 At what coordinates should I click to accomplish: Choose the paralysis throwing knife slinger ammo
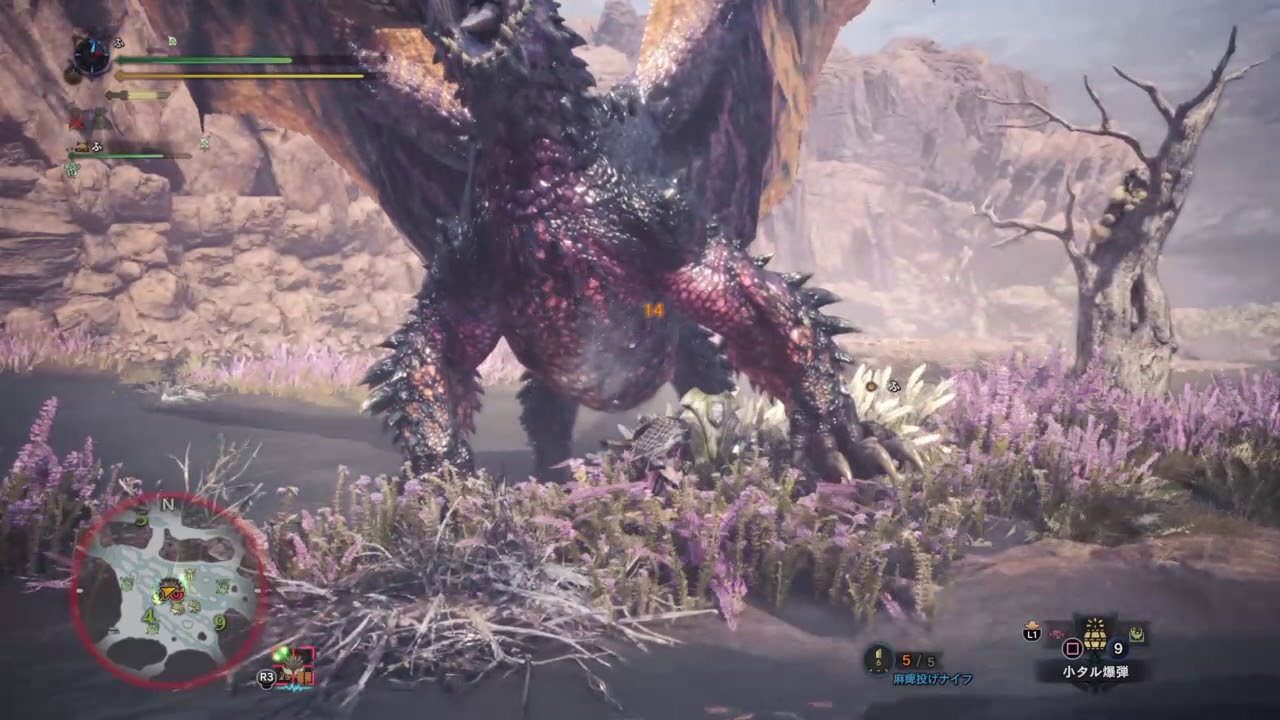click(879, 658)
